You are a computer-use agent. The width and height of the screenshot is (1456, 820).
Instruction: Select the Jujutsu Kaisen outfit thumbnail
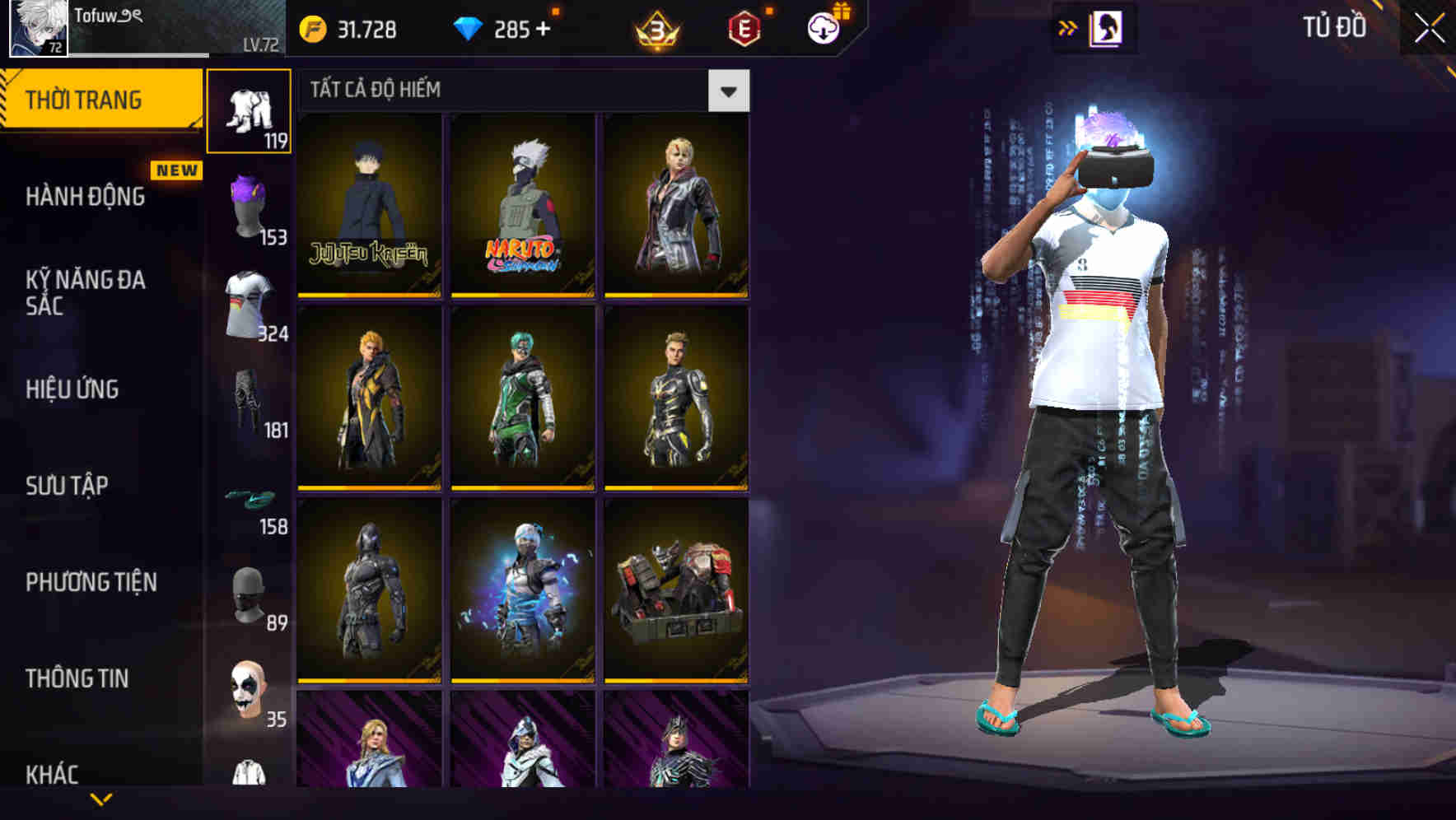click(x=368, y=204)
